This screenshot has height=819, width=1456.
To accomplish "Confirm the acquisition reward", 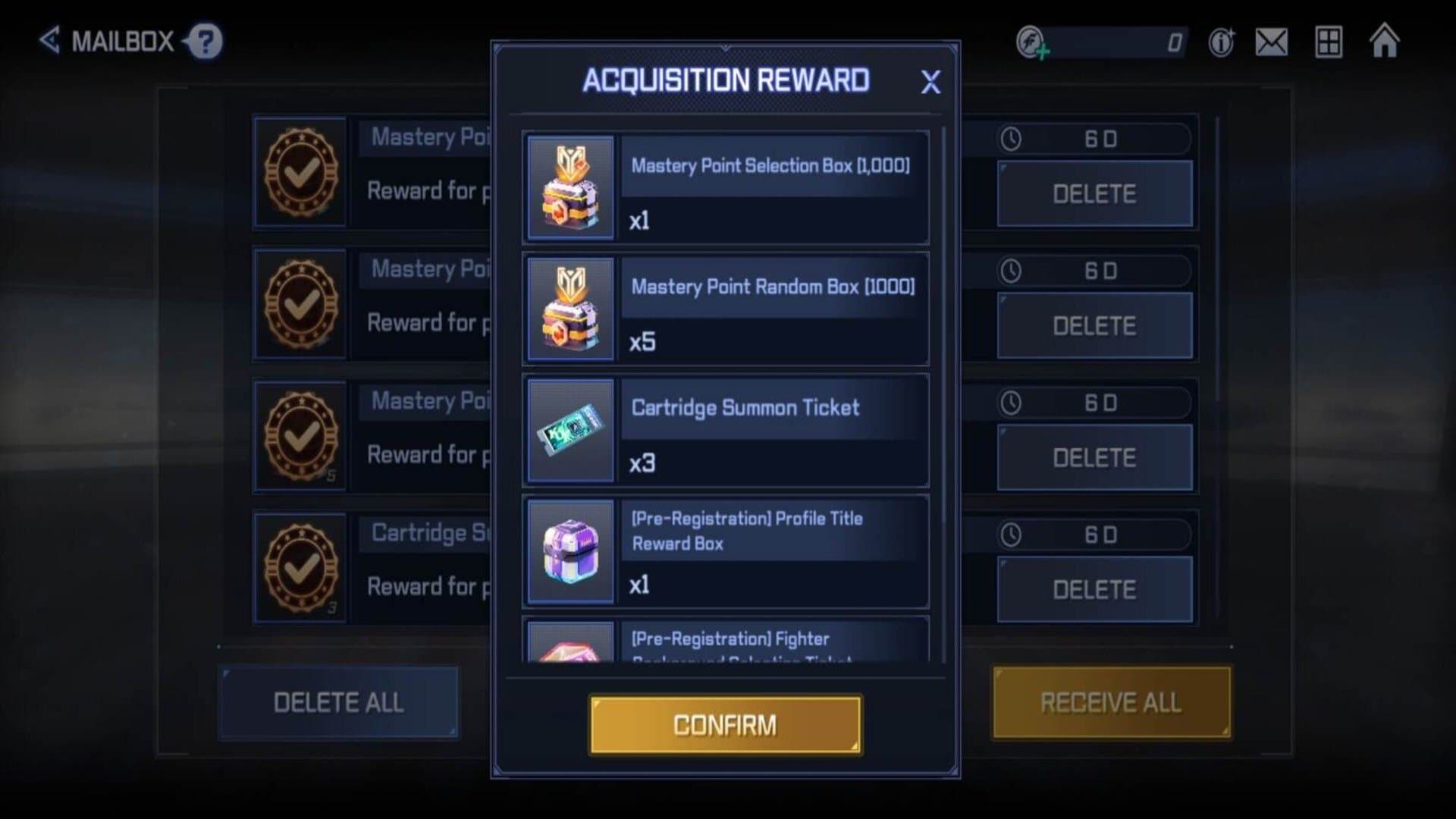I will click(x=725, y=725).
